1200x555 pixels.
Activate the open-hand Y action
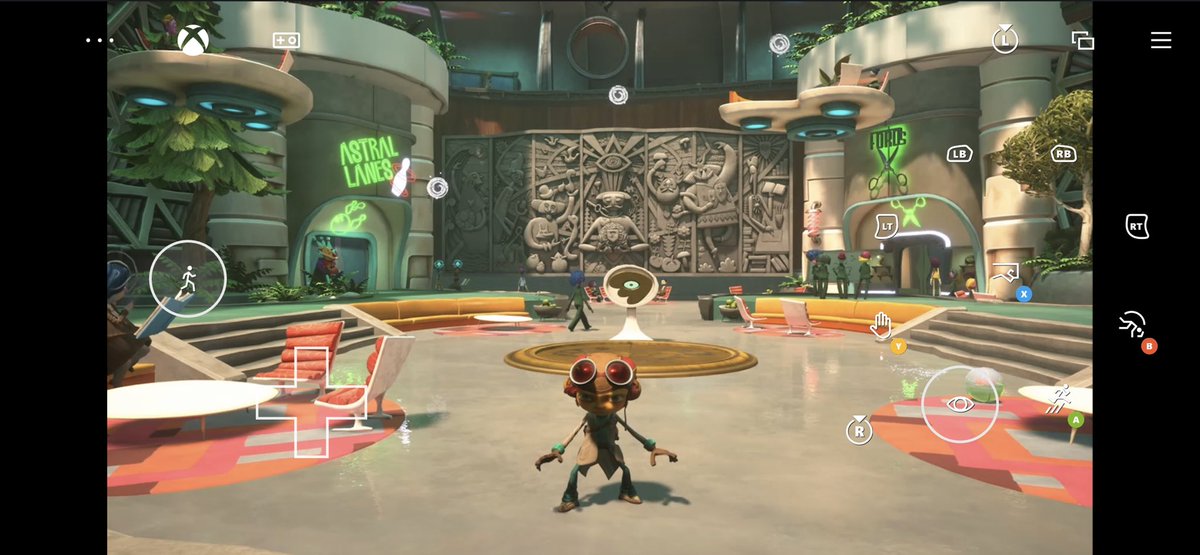click(x=882, y=325)
